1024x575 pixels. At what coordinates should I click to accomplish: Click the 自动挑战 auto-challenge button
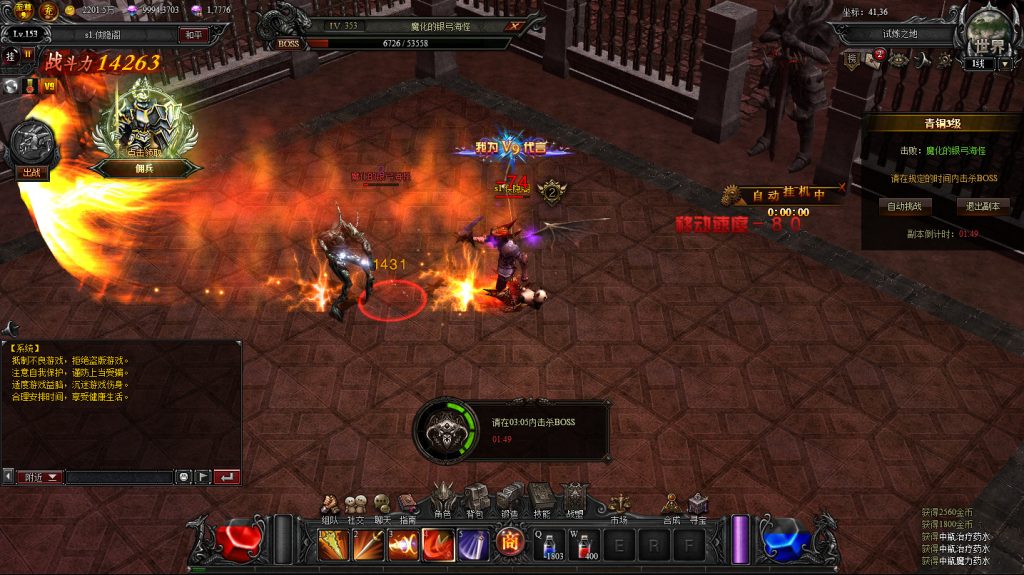coord(905,206)
